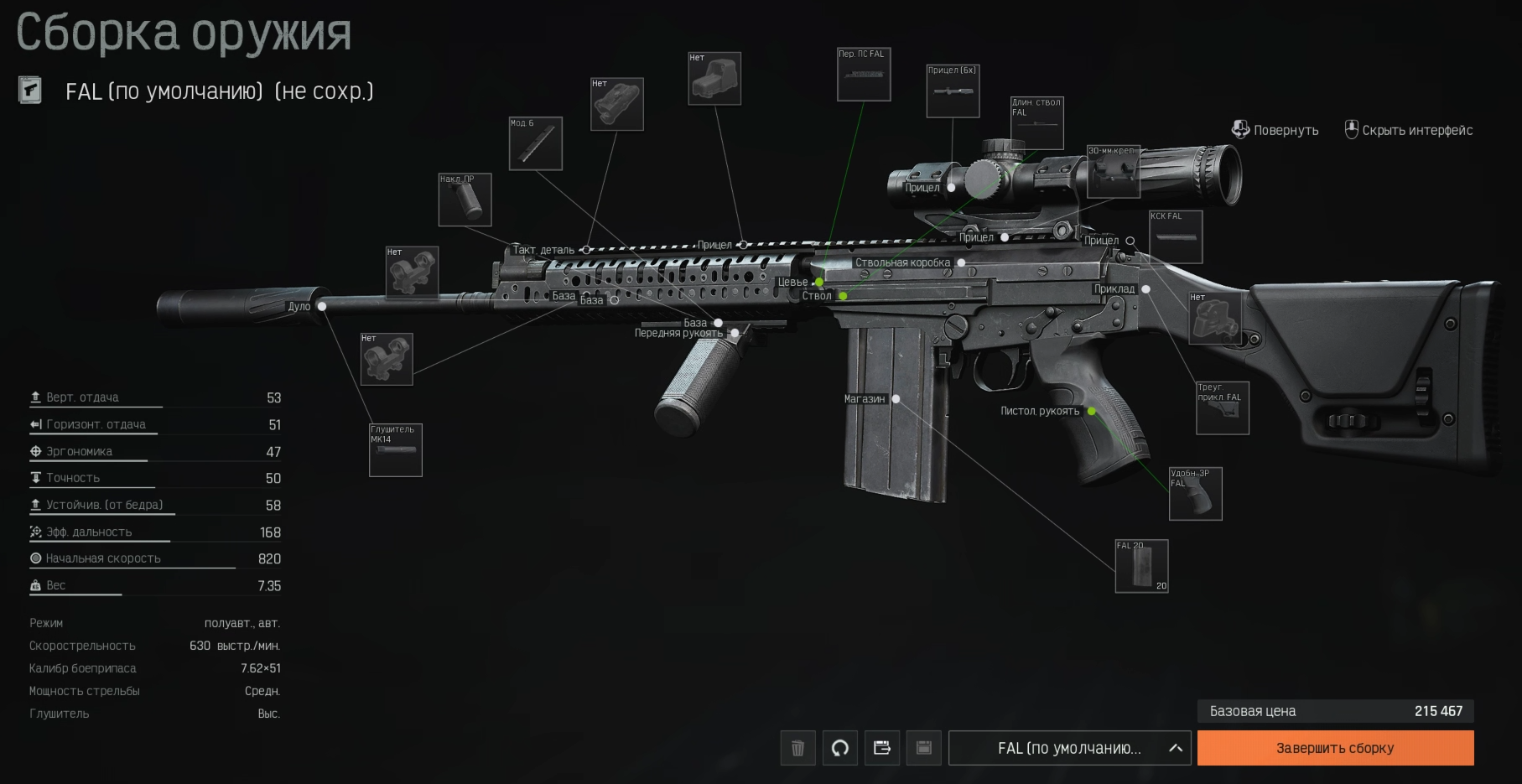Select the Глушитель MK14 suppressor slot
The height and width of the screenshot is (784, 1522).
pos(396,450)
